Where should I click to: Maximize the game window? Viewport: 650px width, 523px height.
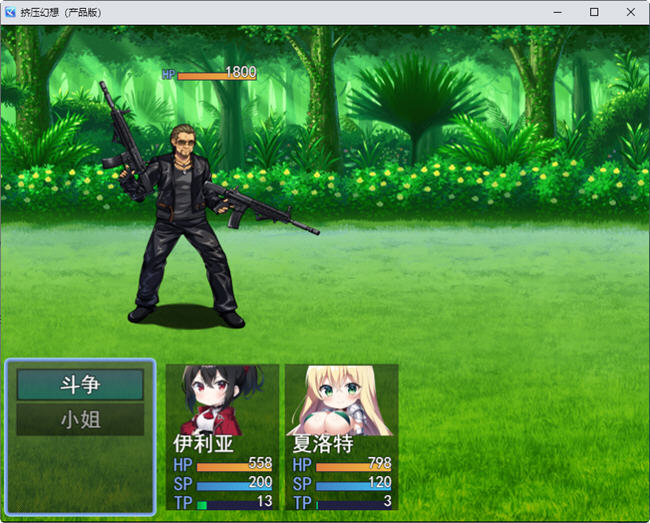(594, 12)
